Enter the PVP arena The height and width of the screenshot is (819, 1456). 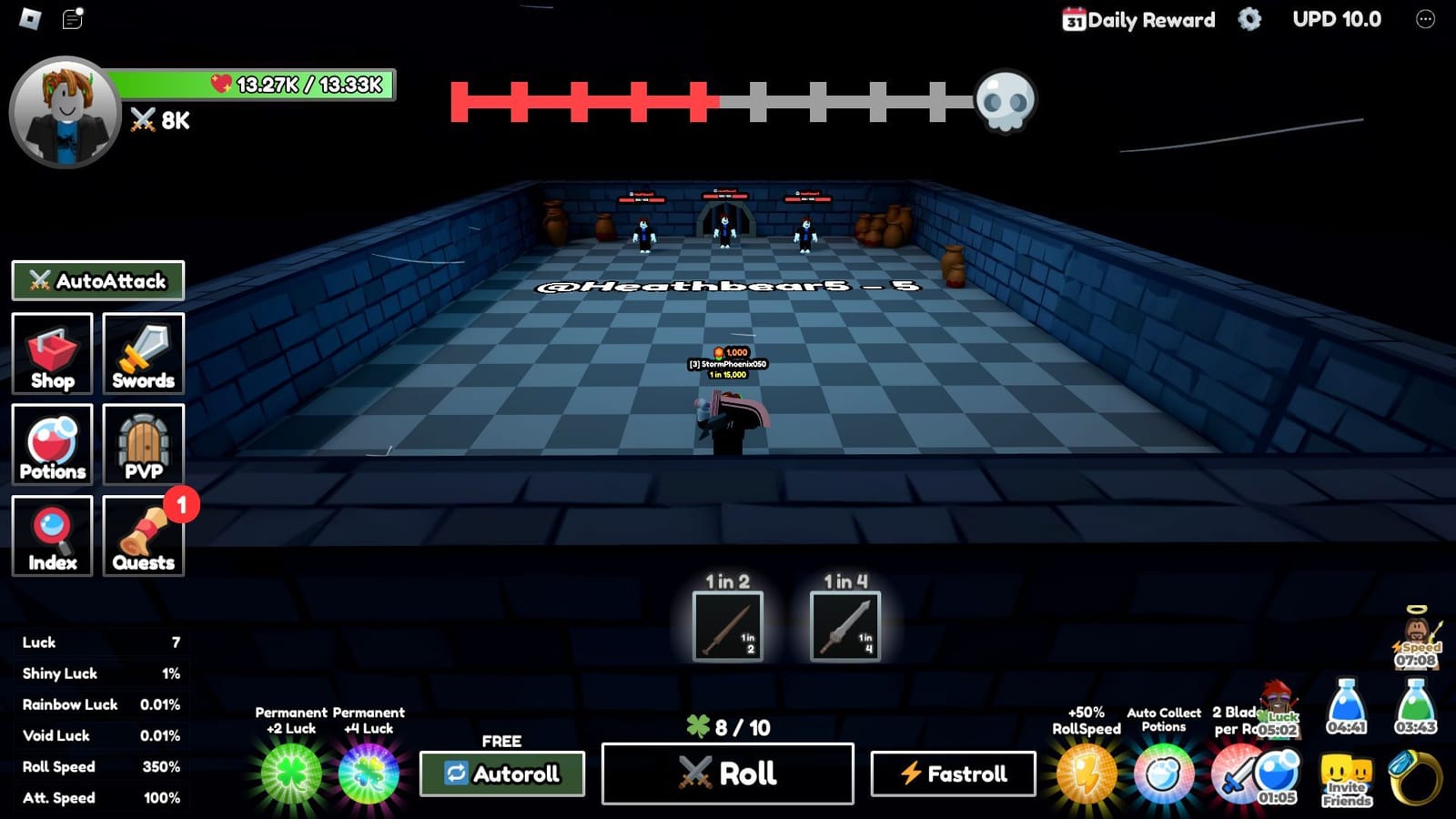click(x=144, y=445)
